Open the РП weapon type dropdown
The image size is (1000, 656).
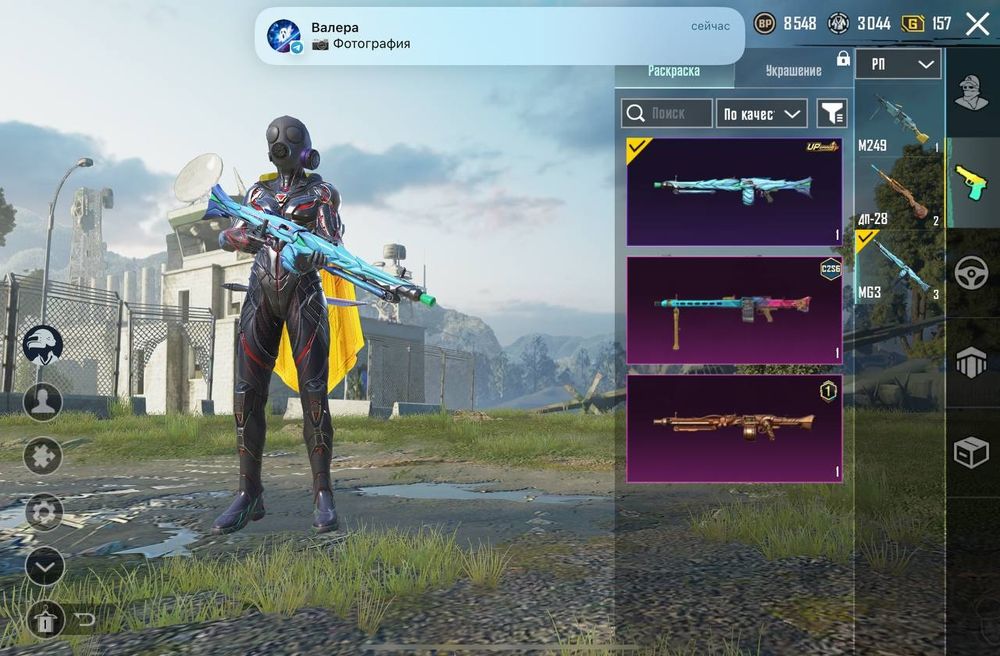click(x=898, y=64)
